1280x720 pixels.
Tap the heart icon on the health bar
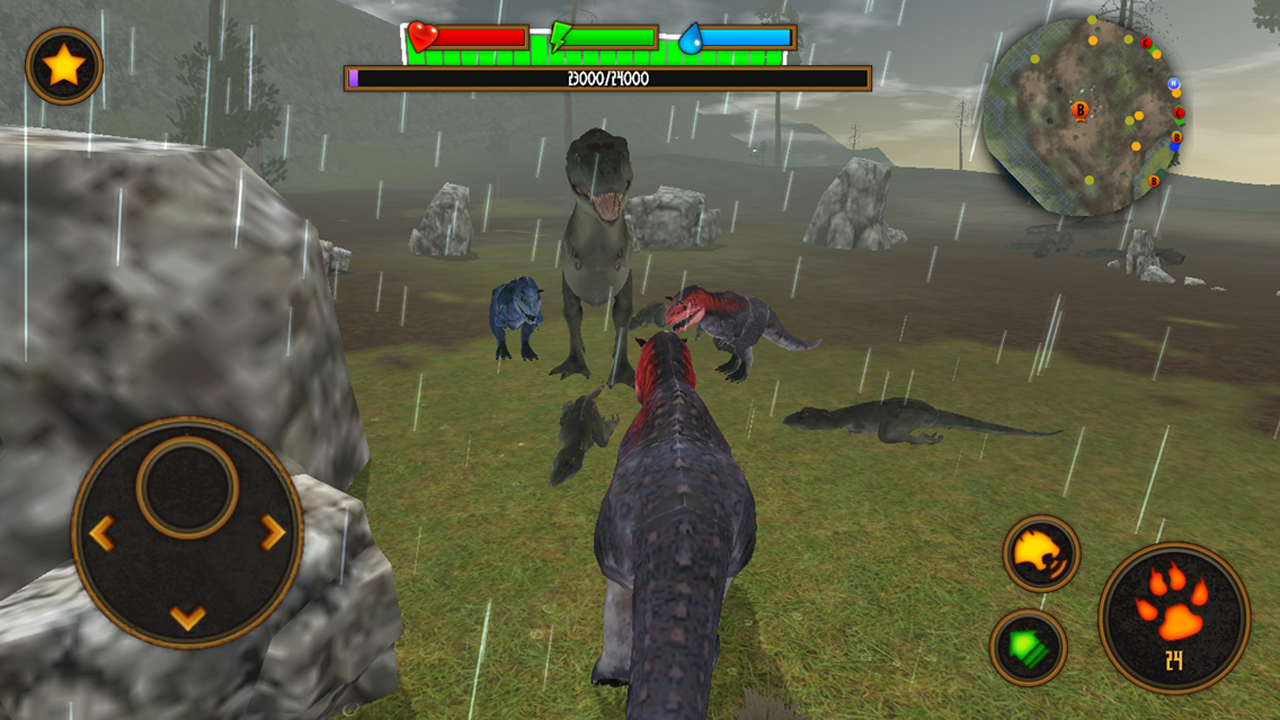422,34
